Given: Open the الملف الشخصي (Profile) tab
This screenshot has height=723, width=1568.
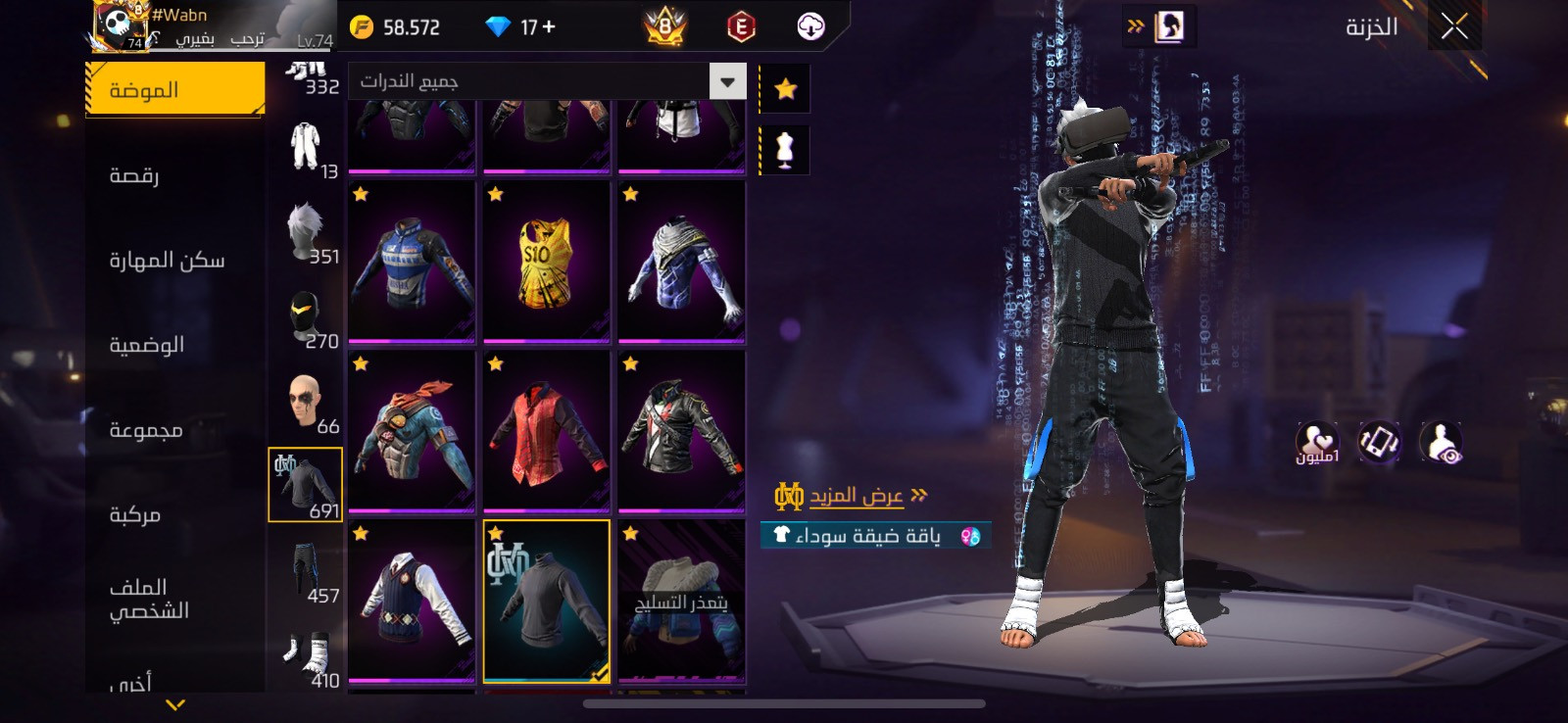Looking at the screenshot, I should point(149,599).
